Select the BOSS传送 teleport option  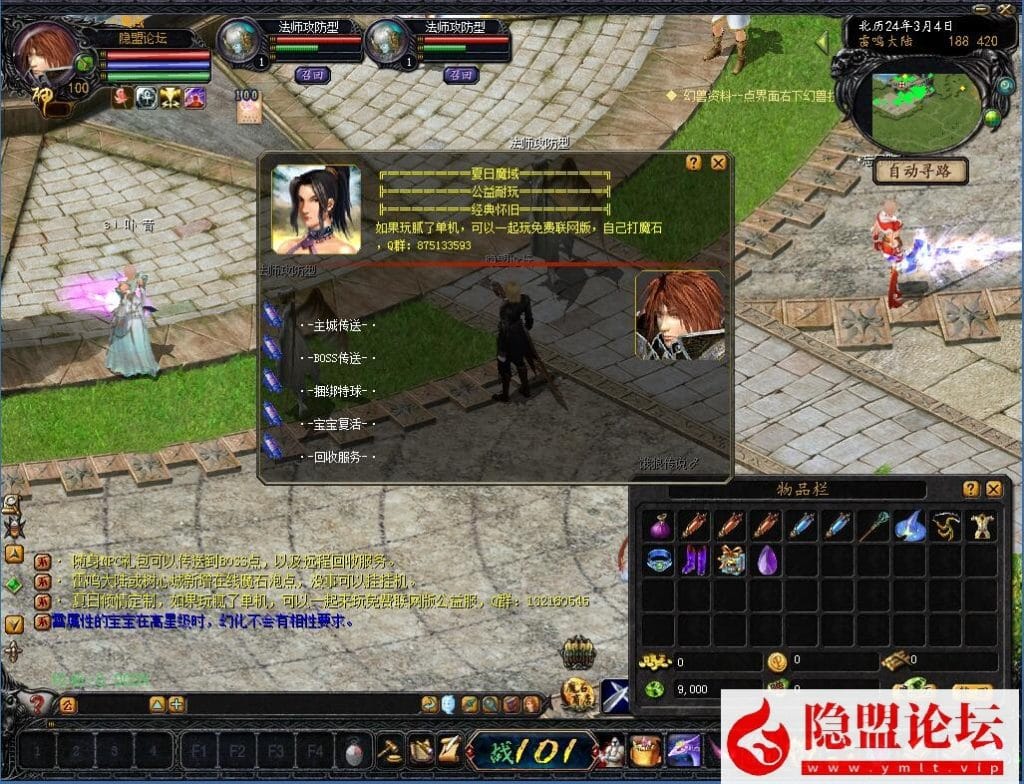click(338, 358)
